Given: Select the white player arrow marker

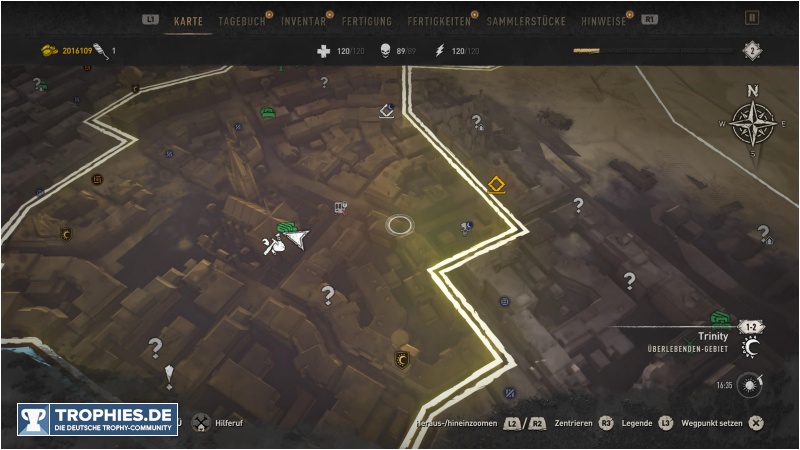Looking at the screenshot, I should coord(299,239).
